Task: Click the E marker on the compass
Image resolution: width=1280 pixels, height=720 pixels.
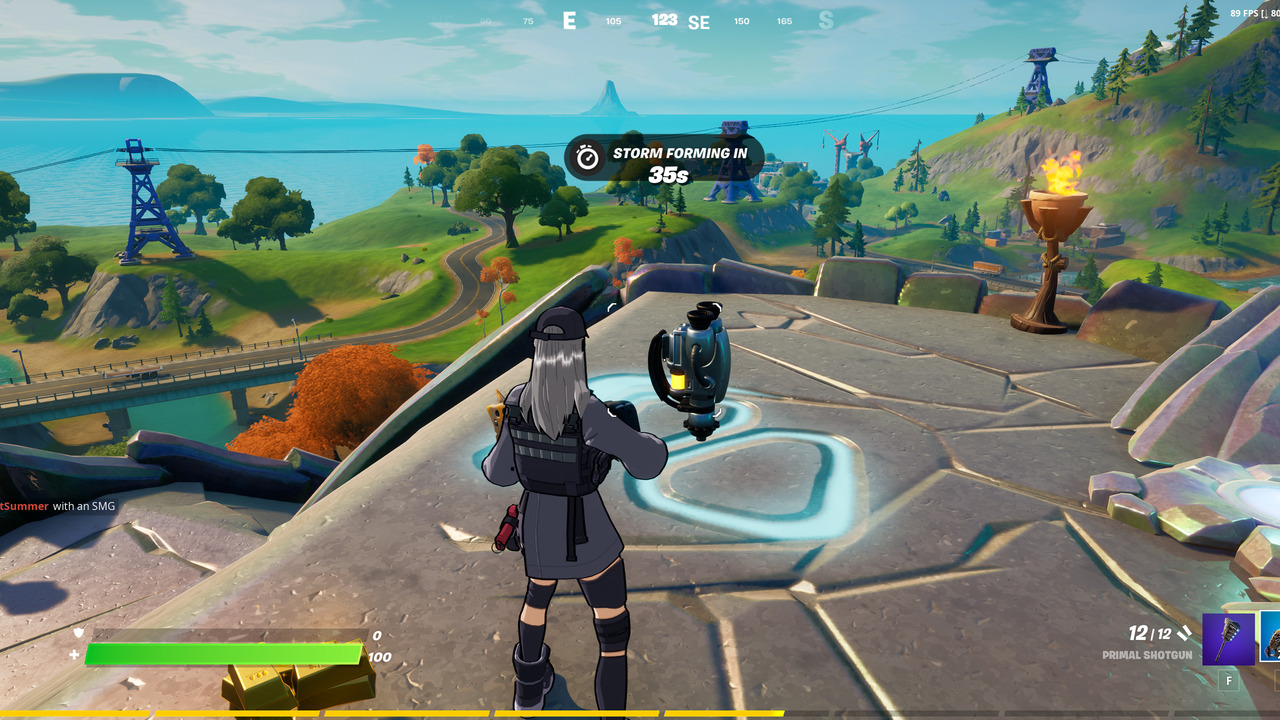Action: pos(570,20)
